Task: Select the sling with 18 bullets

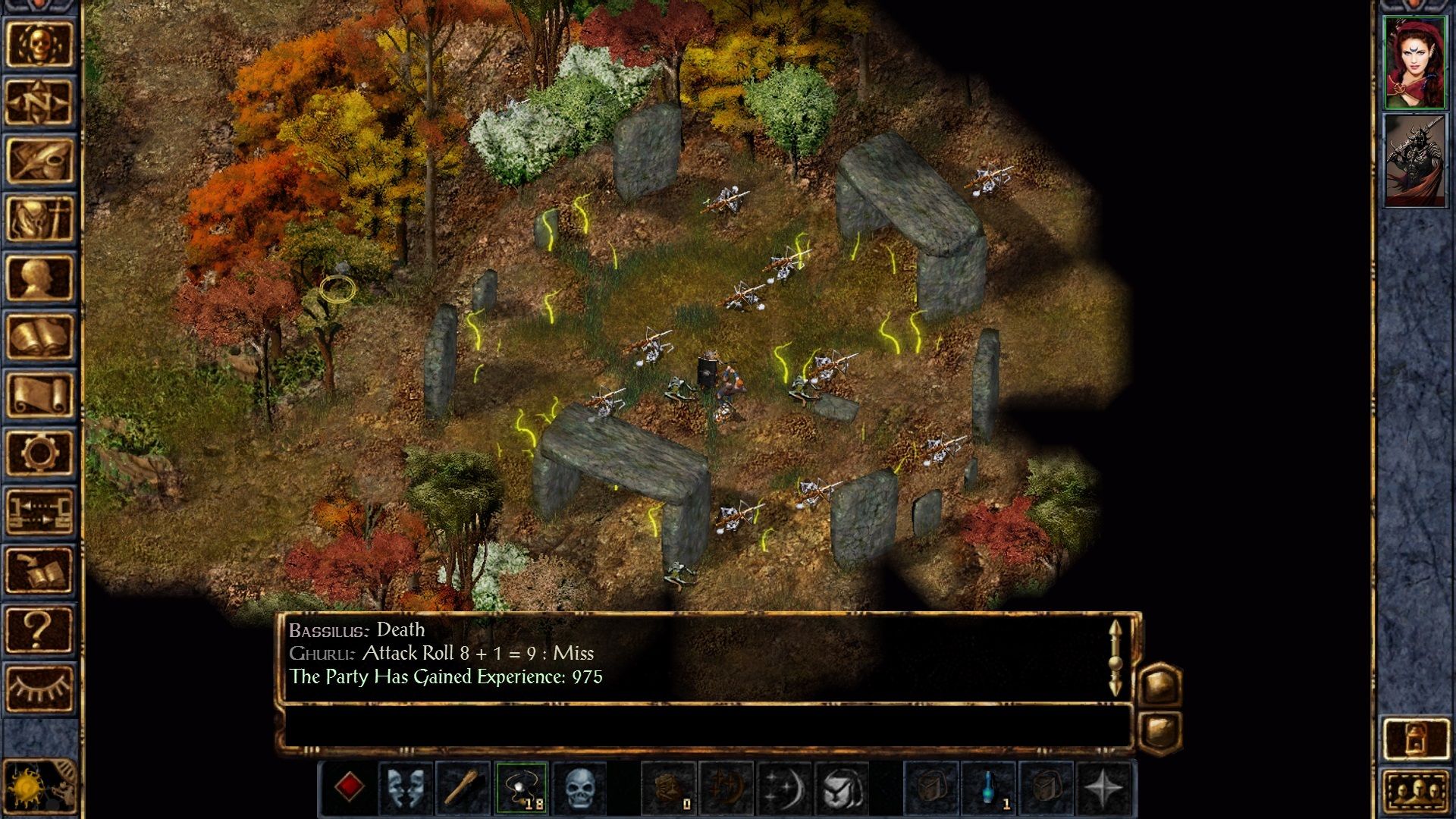Action: [521, 788]
